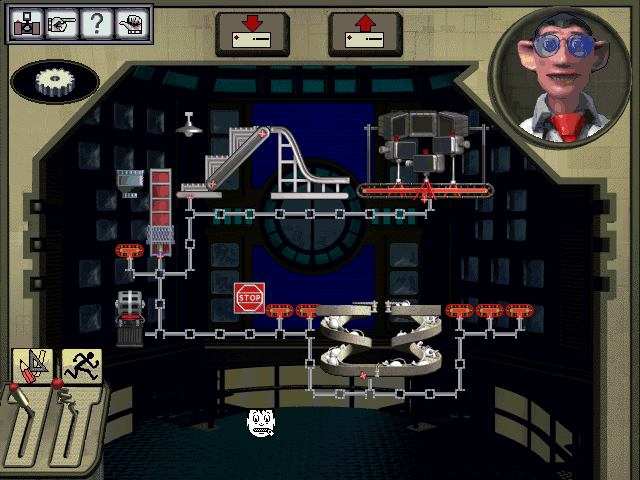640x480 pixels.
Task: Click the red down-arrow load button
Action: (253, 33)
